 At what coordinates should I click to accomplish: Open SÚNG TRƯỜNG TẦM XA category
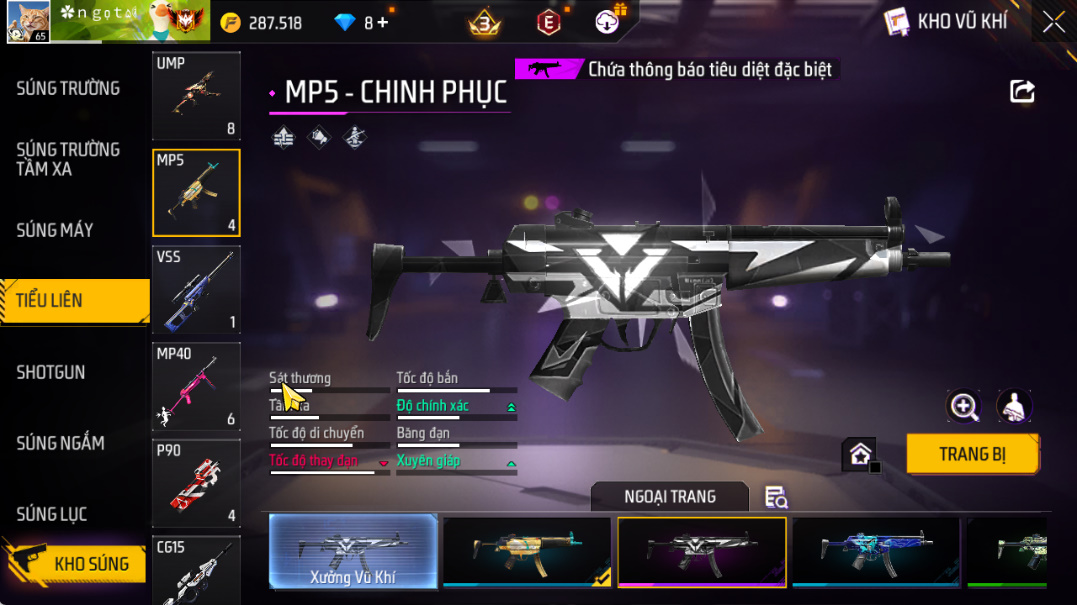[68, 159]
